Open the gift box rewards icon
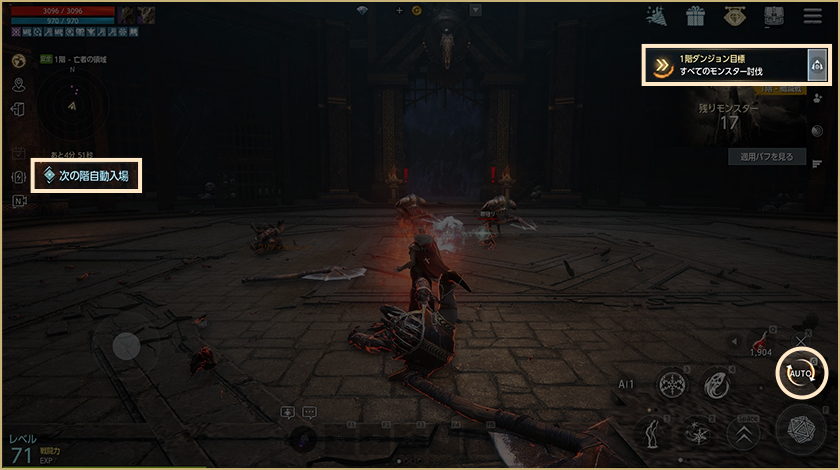Viewport: 840px width, 470px height. coord(695,16)
